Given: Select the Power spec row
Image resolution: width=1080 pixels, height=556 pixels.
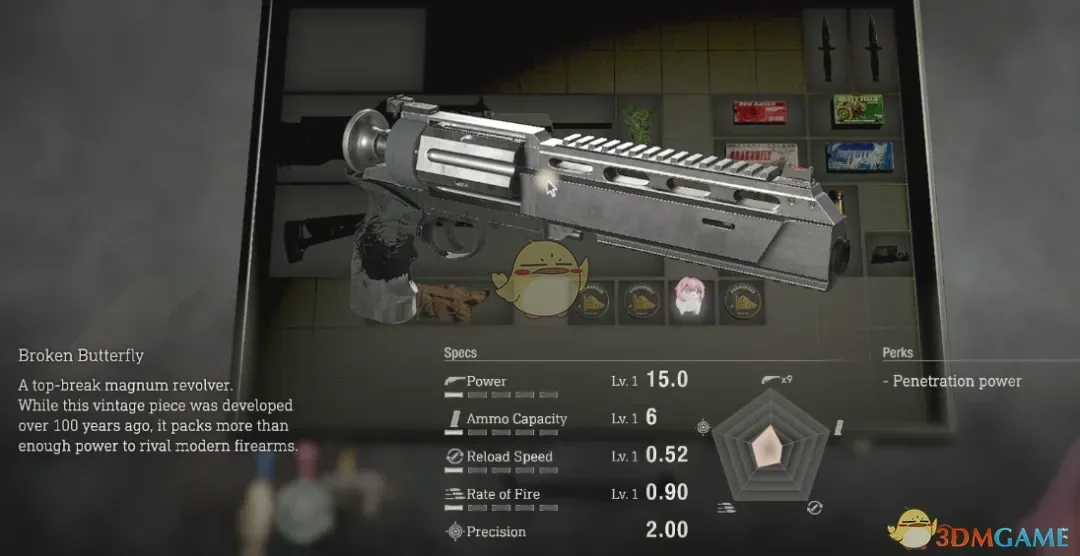Looking at the screenshot, I should (565, 381).
